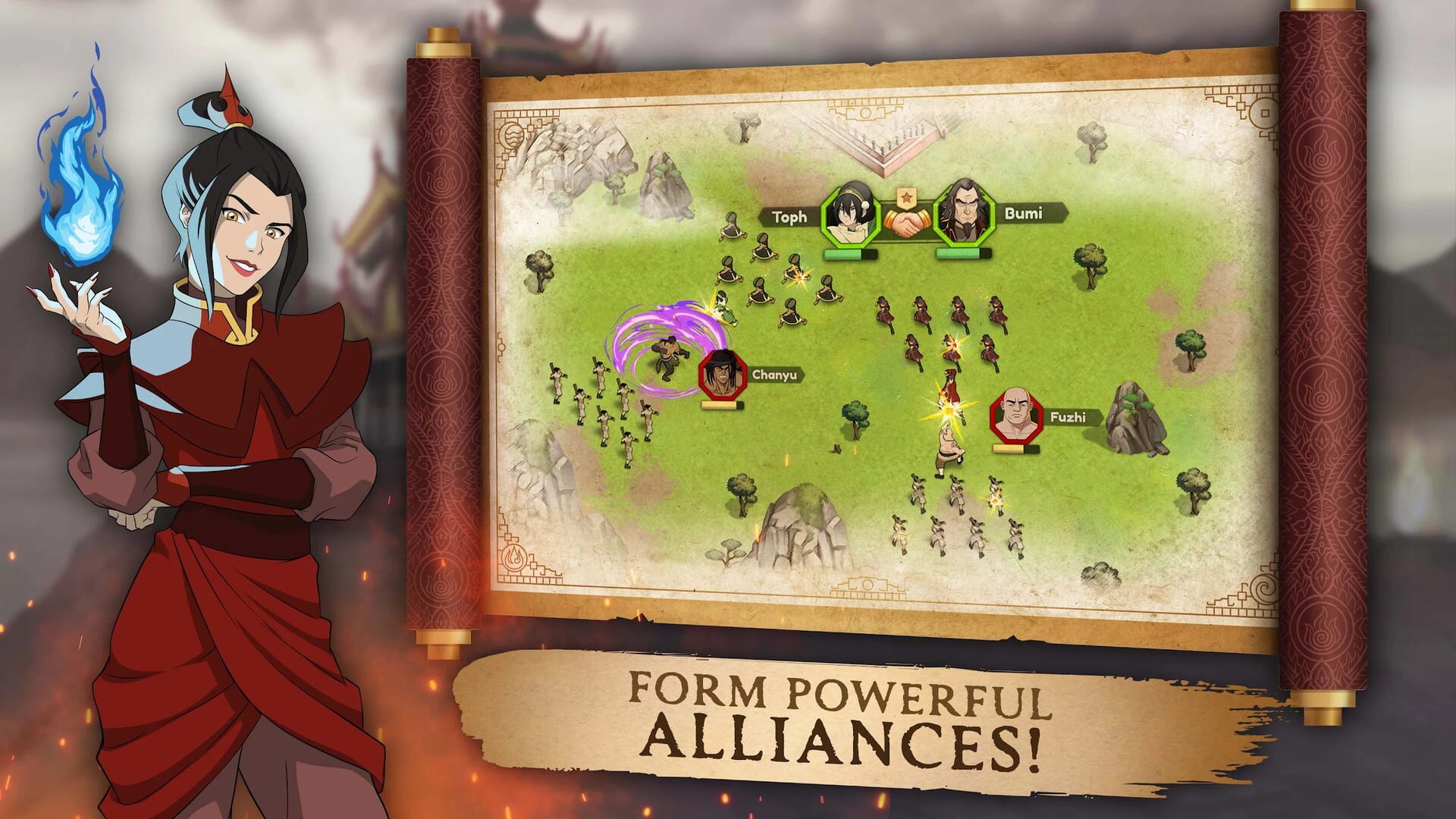Select the Fire Nation emblem in the map's corner
The image size is (1456, 819).
coord(516,557)
